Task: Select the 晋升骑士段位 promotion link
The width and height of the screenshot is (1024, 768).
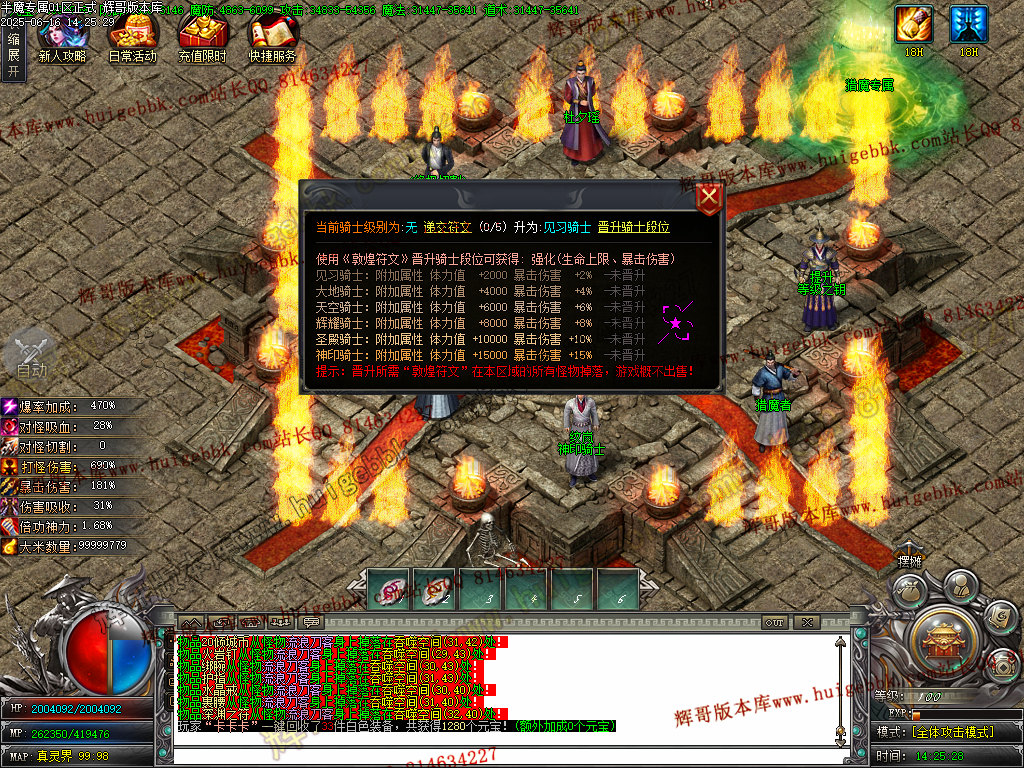Action: pos(633,227)
